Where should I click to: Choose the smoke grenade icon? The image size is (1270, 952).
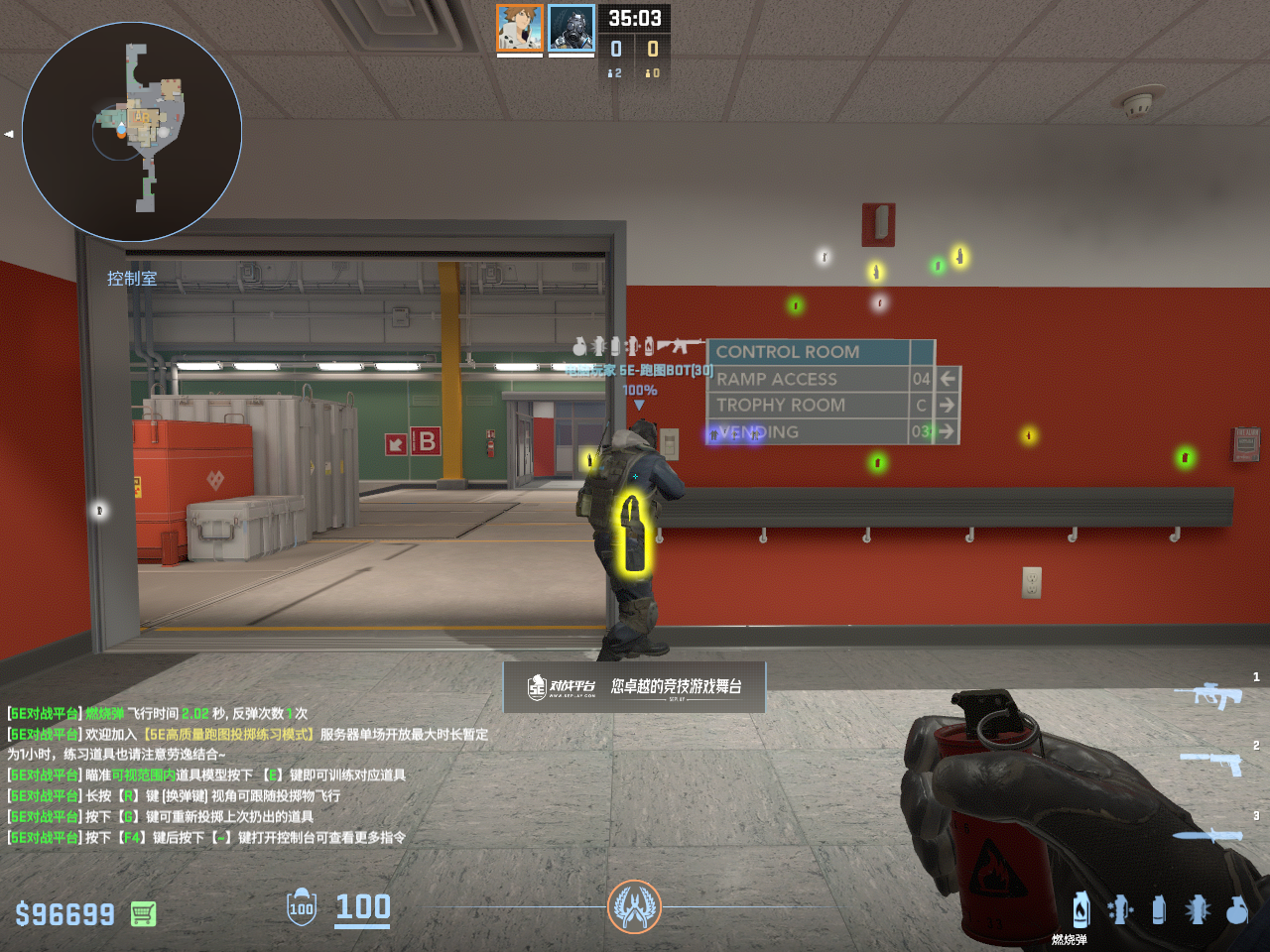(x=1158, y=908)
